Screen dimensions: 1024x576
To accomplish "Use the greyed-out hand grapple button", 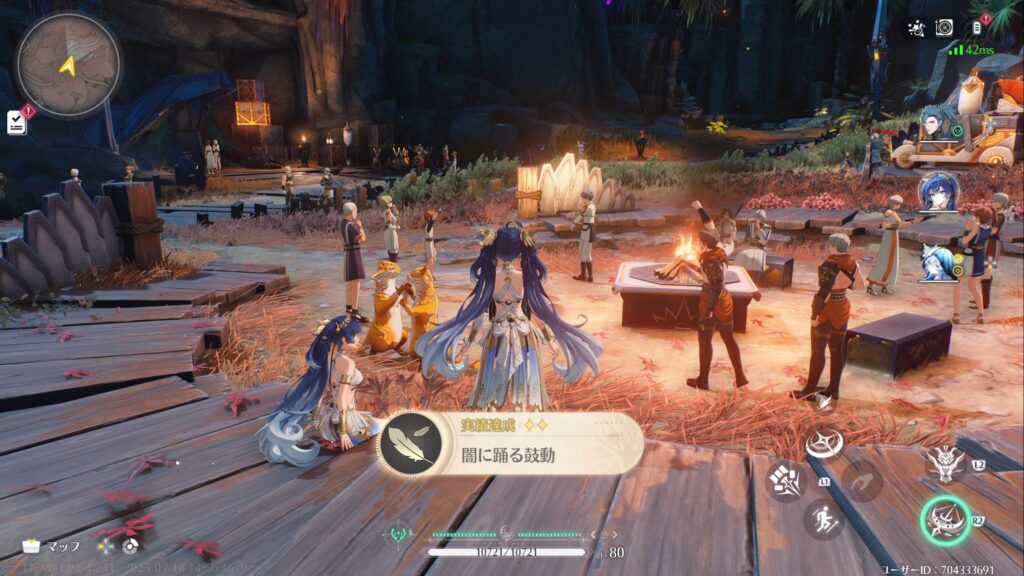I will pos(862,481).
